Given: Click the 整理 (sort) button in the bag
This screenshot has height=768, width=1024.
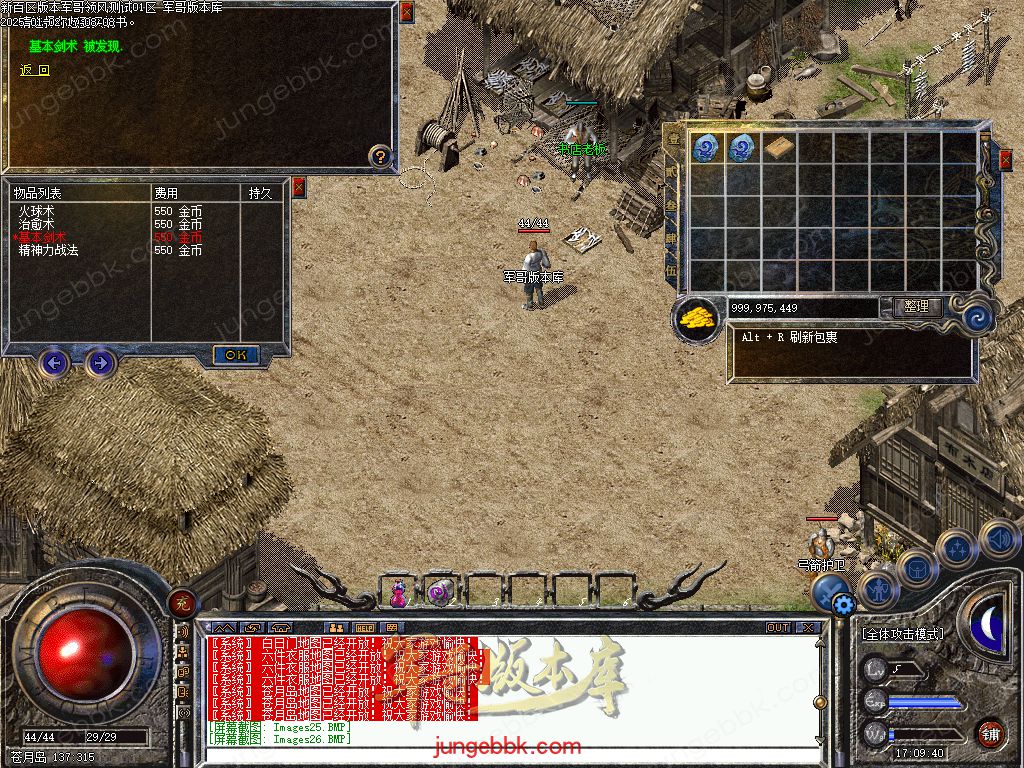Looking at the screenshot, I should [915, 307].
